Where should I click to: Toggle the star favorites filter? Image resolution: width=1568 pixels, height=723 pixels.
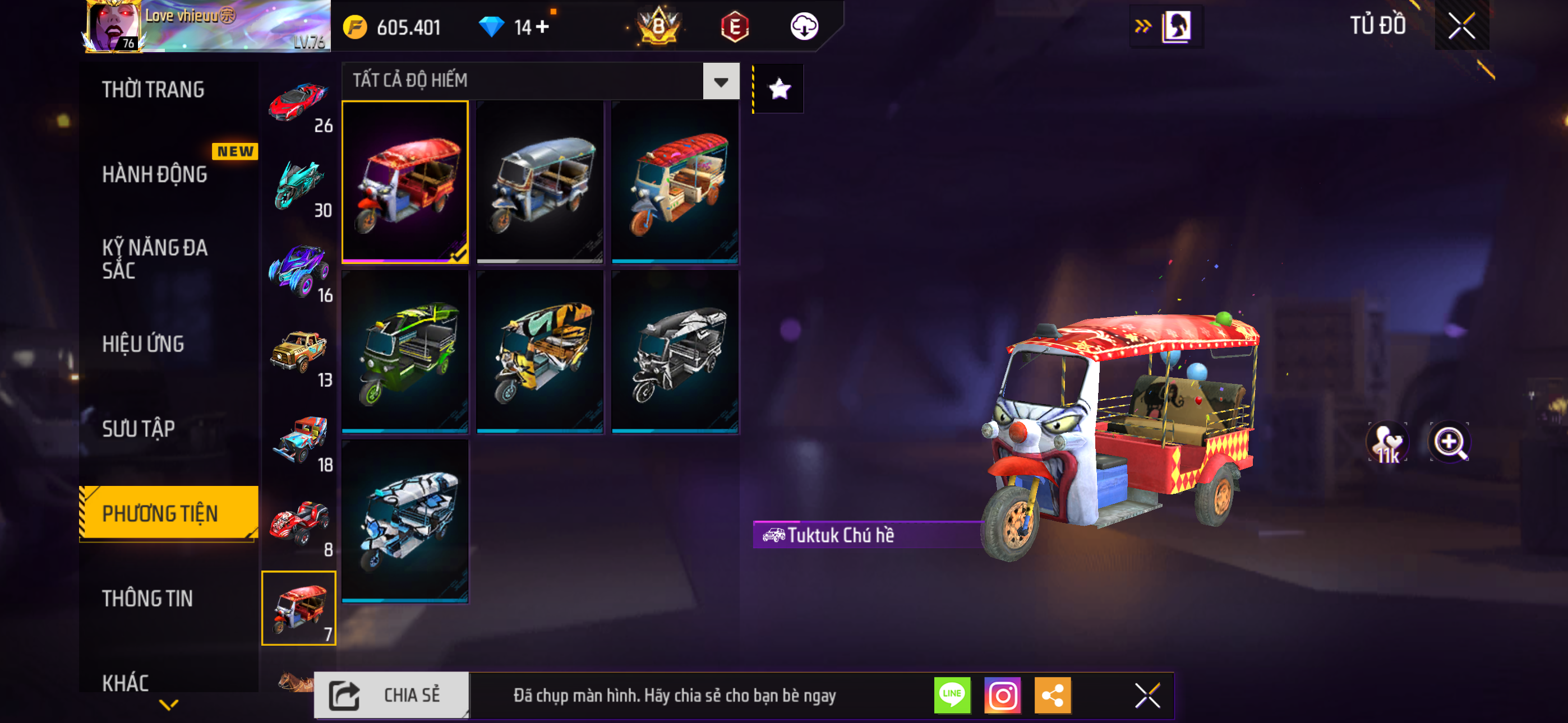tap(779, 89)
